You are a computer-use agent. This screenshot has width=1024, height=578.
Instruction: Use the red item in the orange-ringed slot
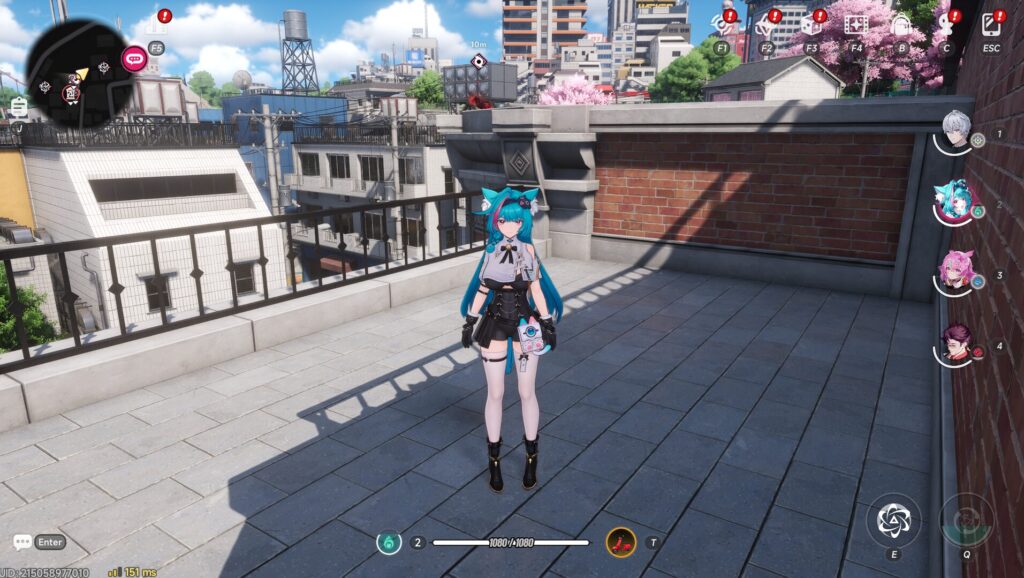coord(621,542)
